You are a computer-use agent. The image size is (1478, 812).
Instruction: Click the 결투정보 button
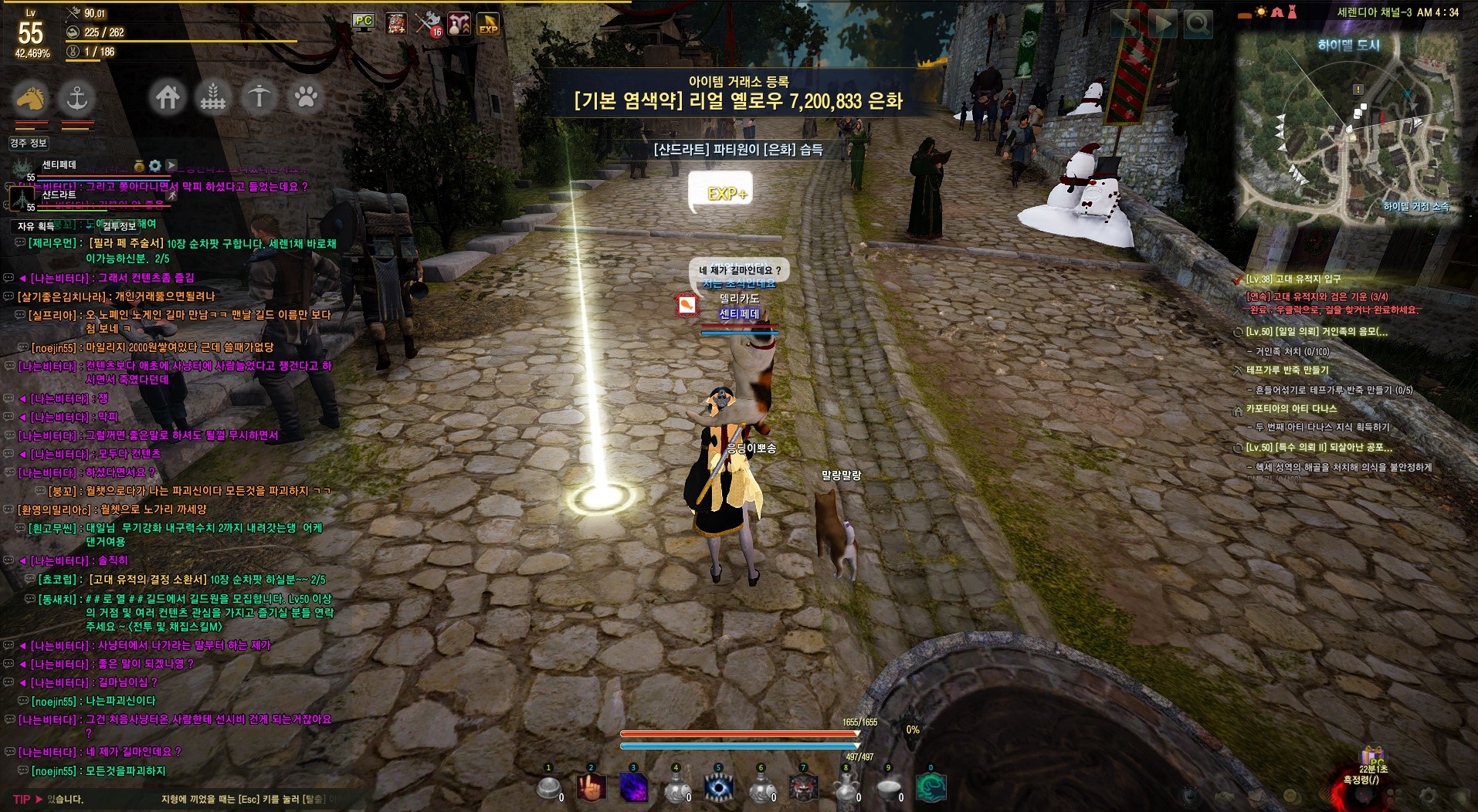[x=120, y=226]
